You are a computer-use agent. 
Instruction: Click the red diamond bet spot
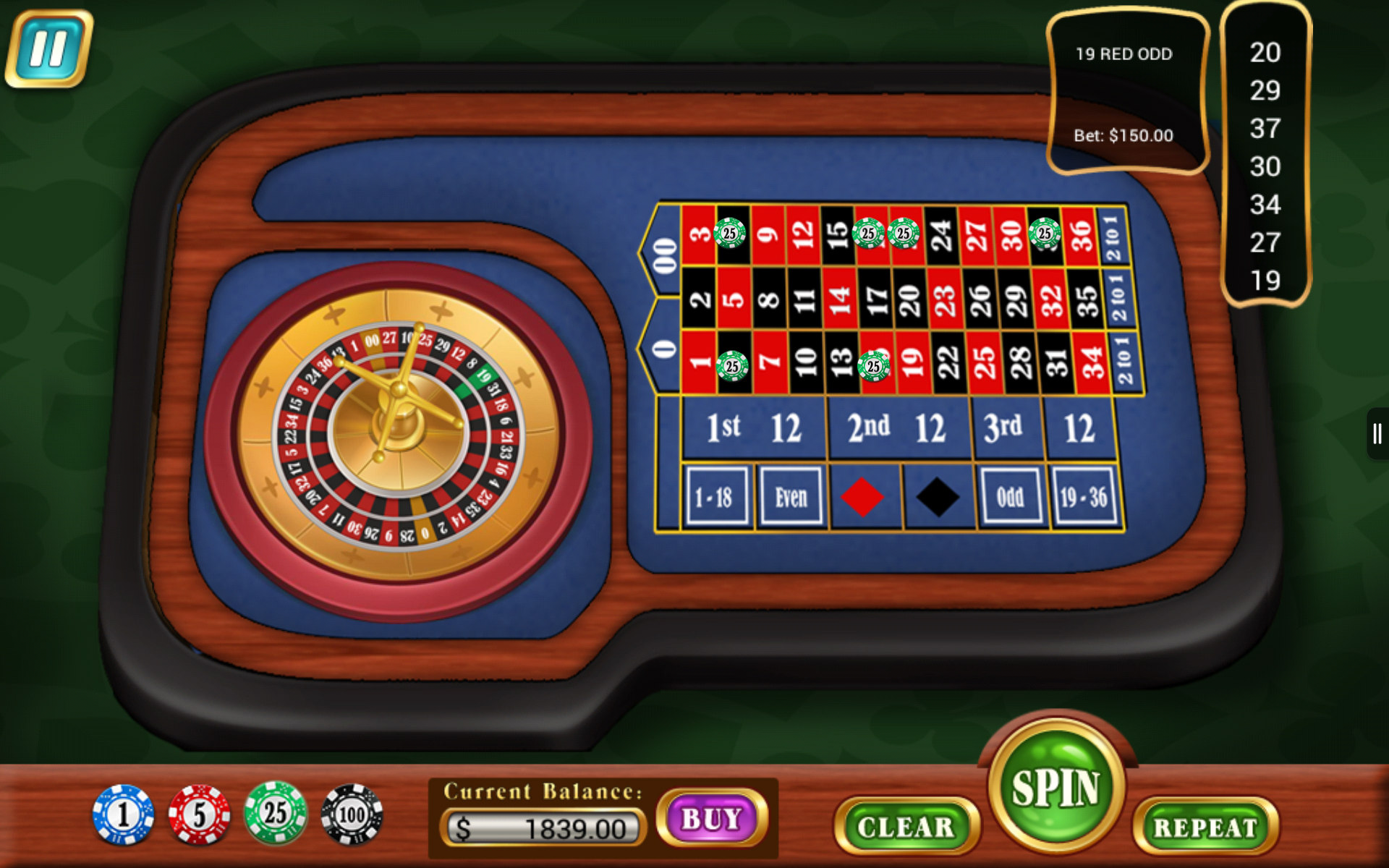[x=864, y=496]
